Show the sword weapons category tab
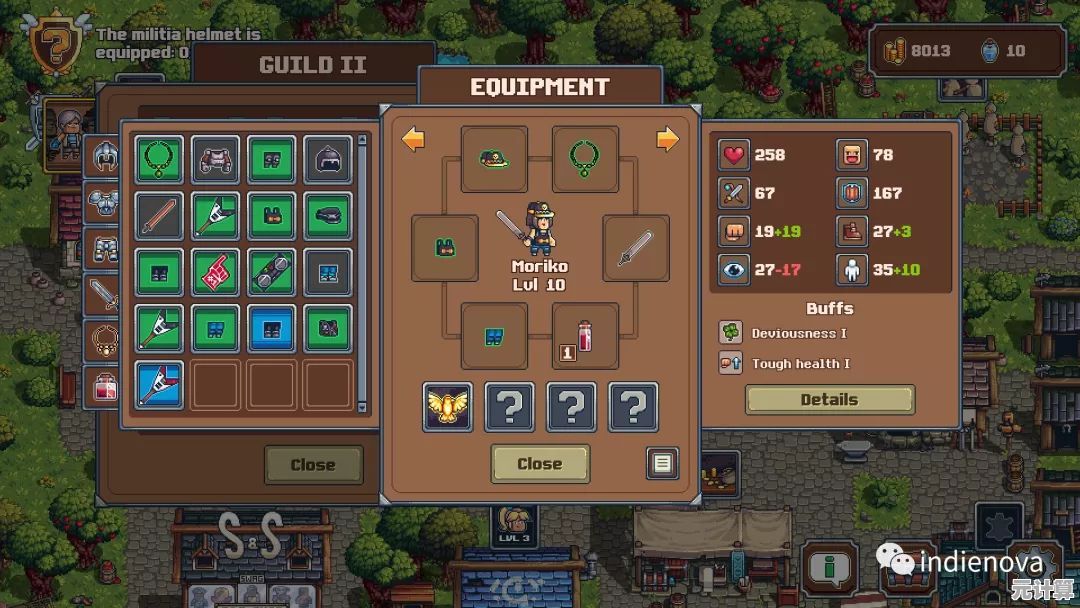This screenshot has height=608, width=1080. [104, 294]
